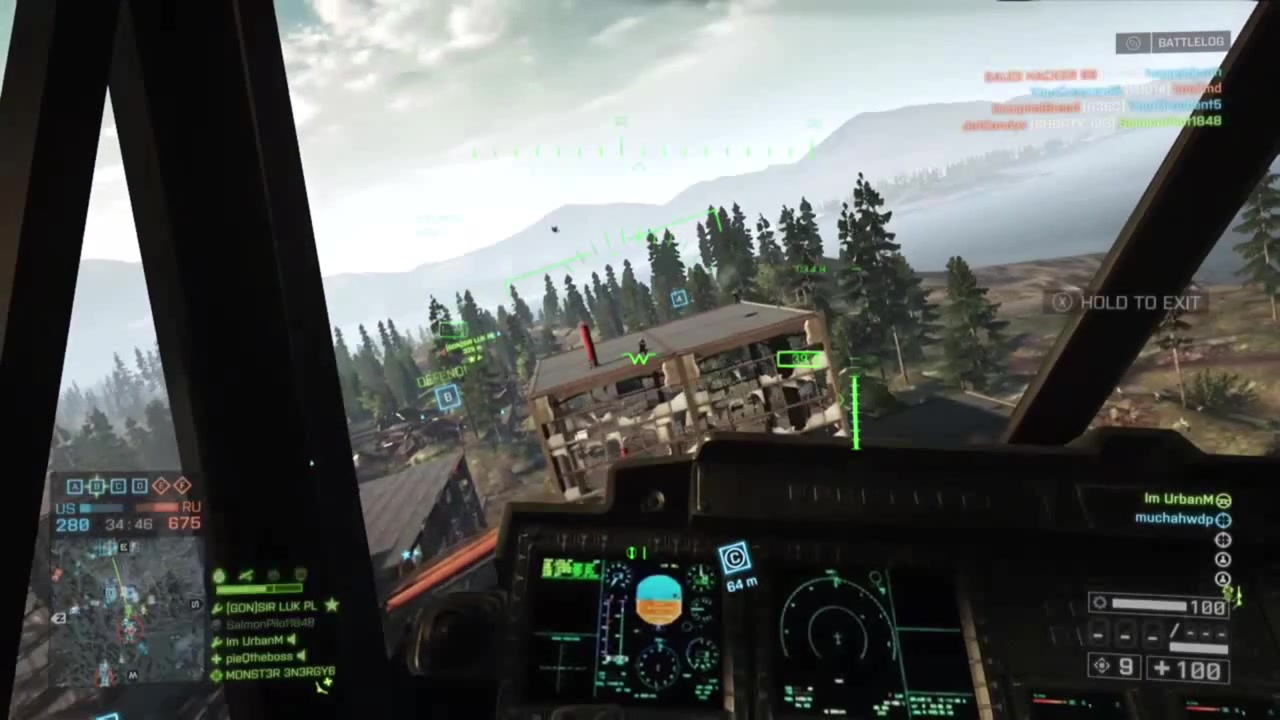Select SalmonPilot1848 in the squad list
The image size is (1280, 720).
point(266,624)
